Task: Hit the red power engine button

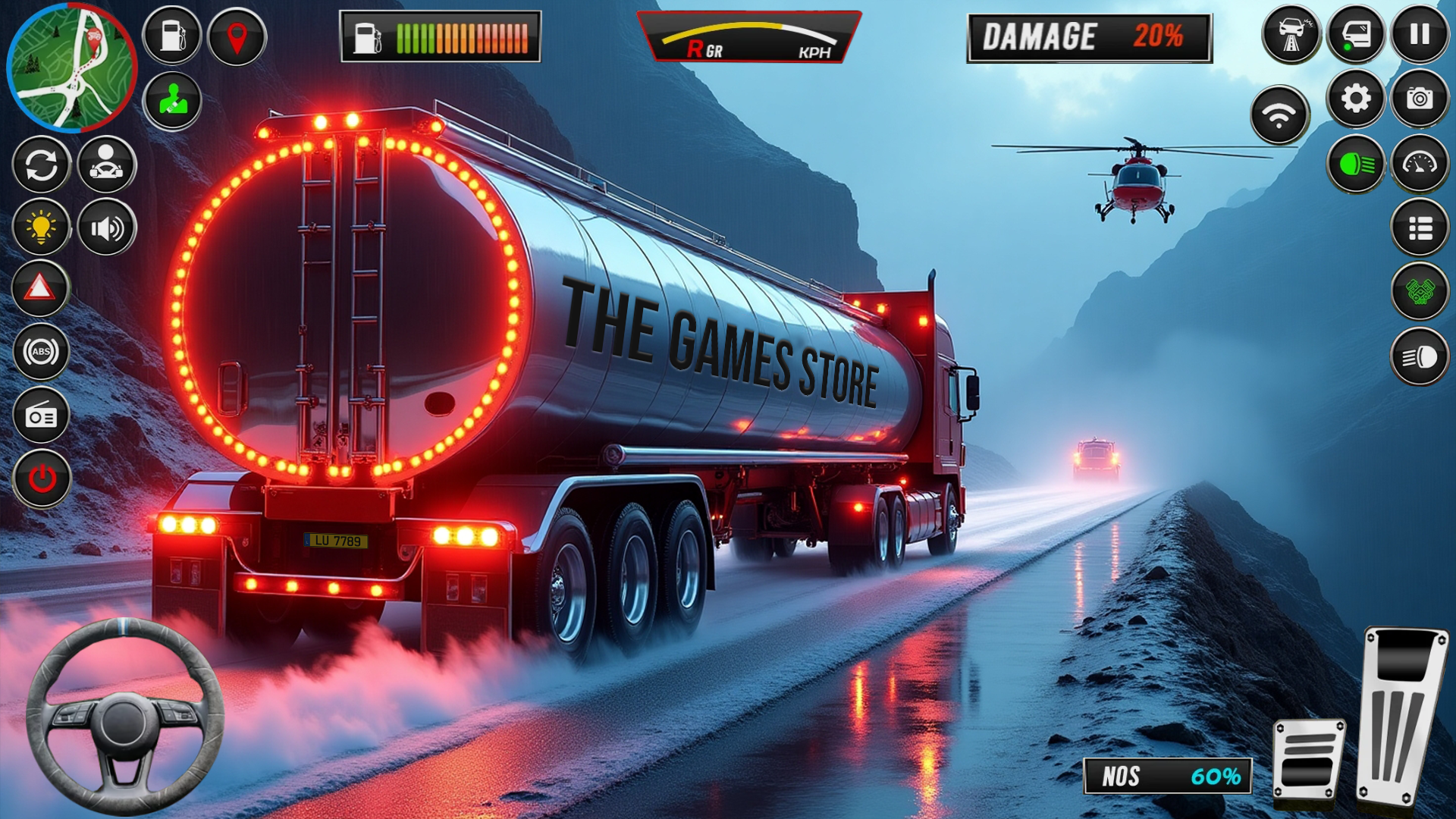Action: coord(42,479)
